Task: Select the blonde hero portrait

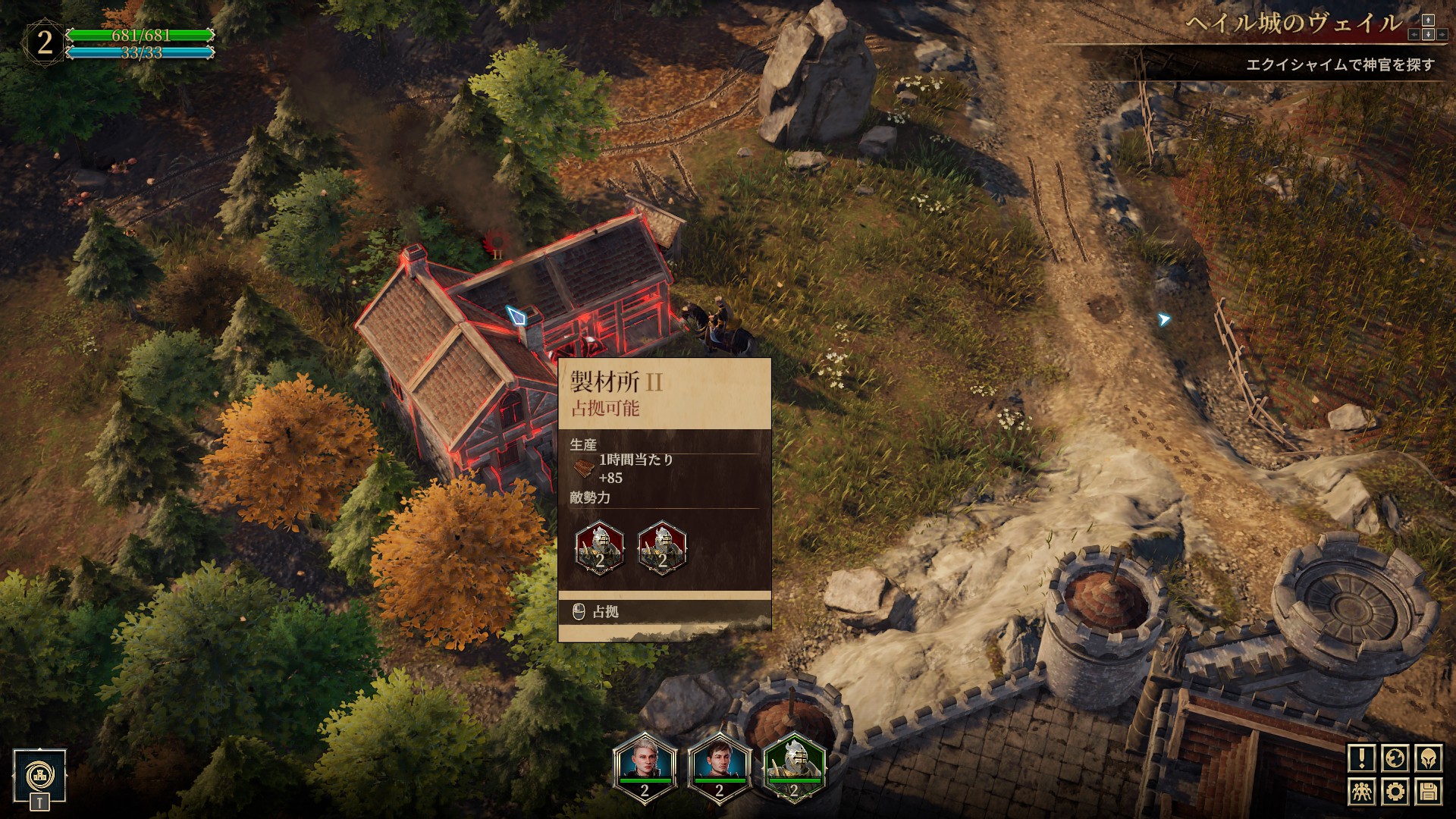Action: (645, 766)
